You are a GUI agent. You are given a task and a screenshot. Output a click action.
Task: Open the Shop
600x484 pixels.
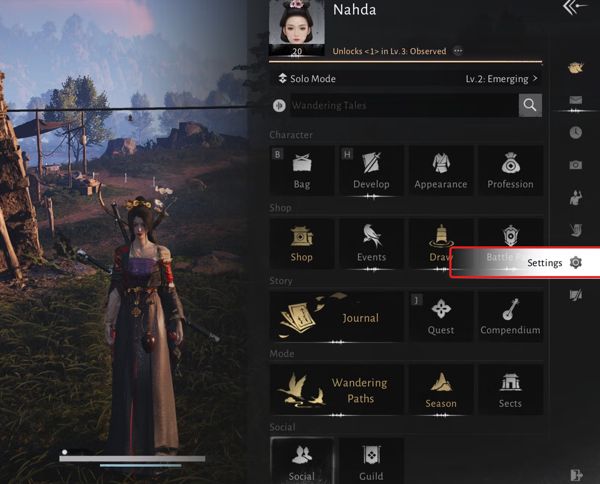coord(302,243)
